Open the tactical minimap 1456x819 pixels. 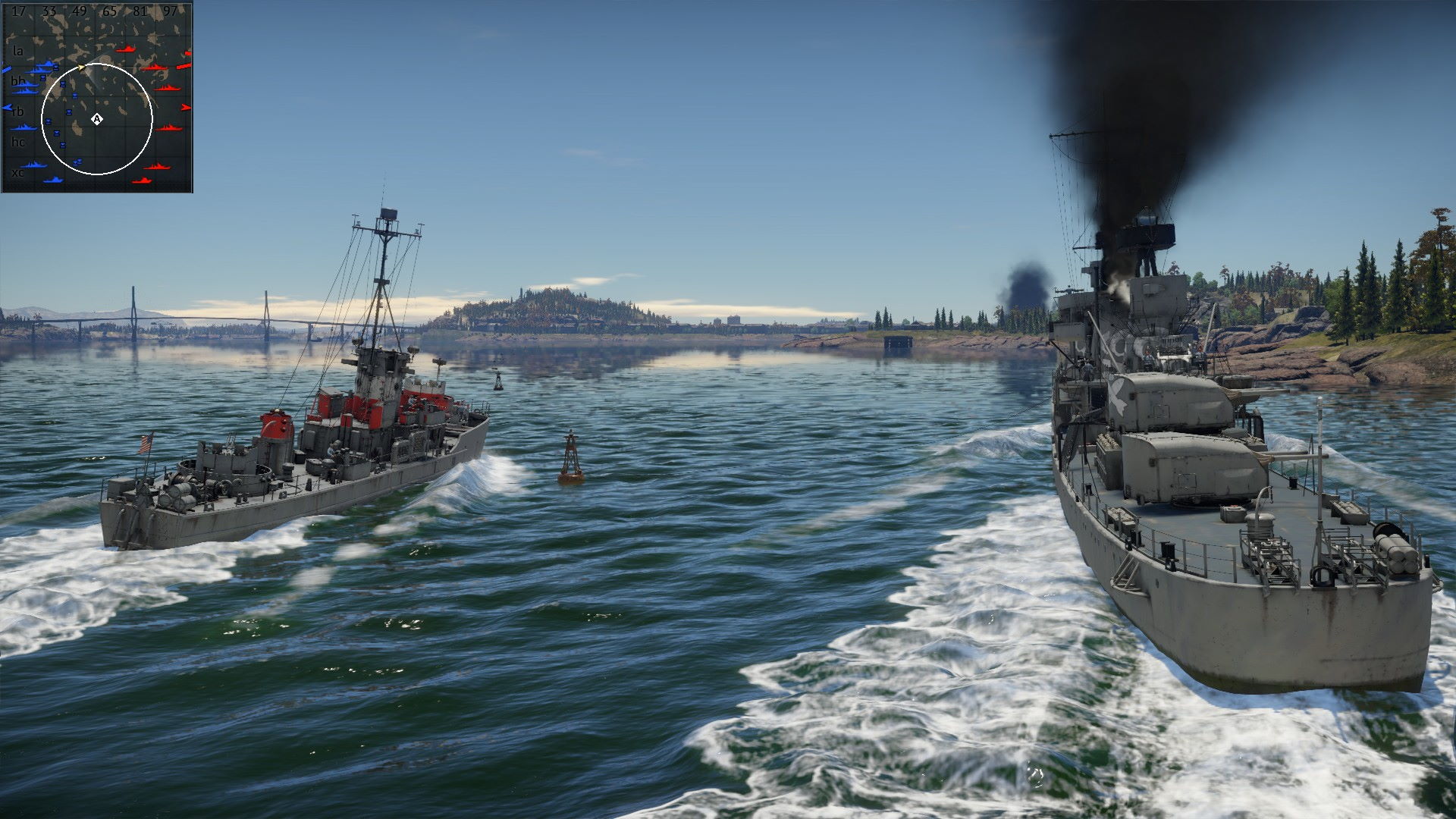click(97, 97)
